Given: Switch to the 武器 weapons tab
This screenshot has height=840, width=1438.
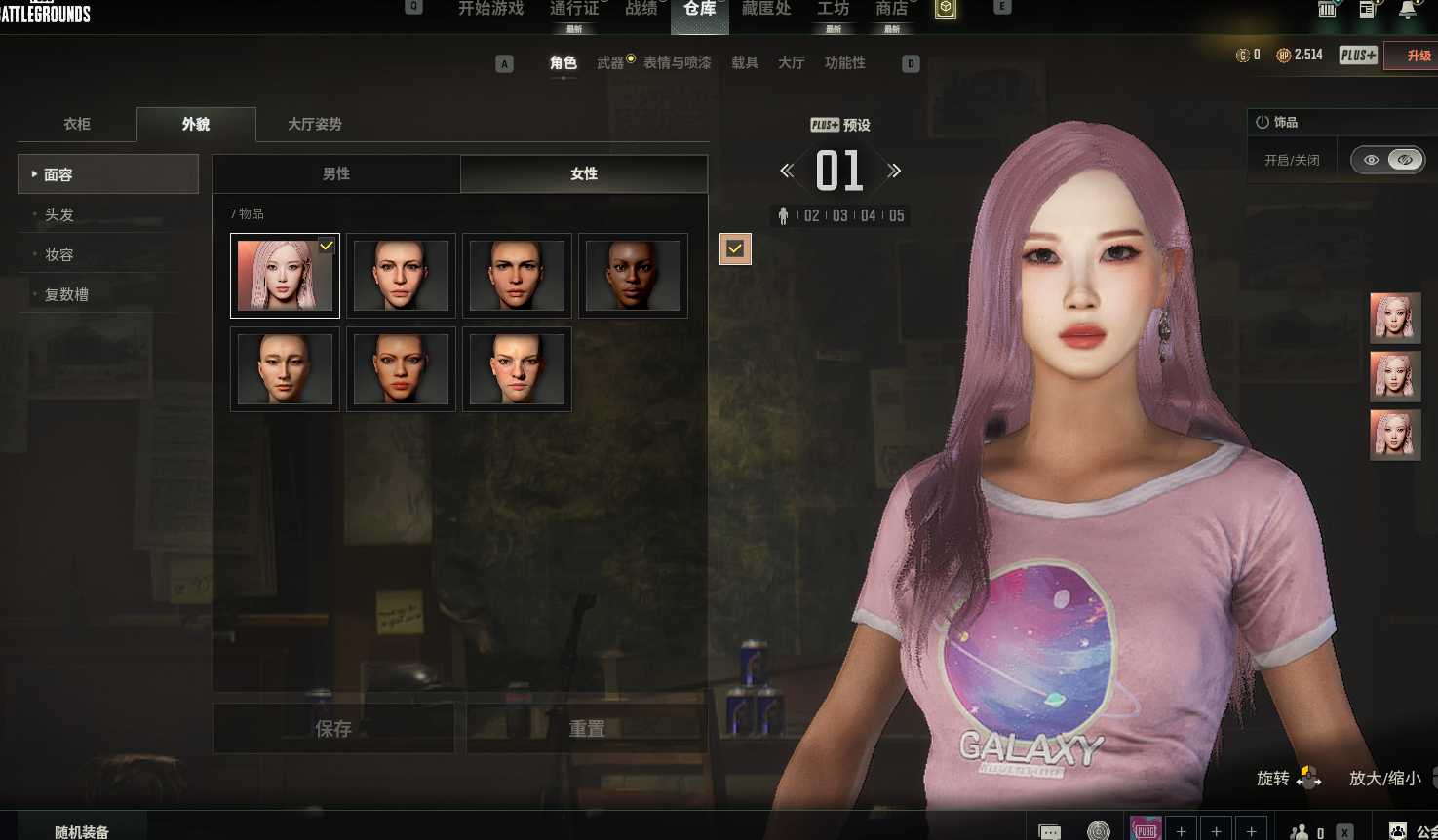Looking at the screenshot, I should click(610, 62).
